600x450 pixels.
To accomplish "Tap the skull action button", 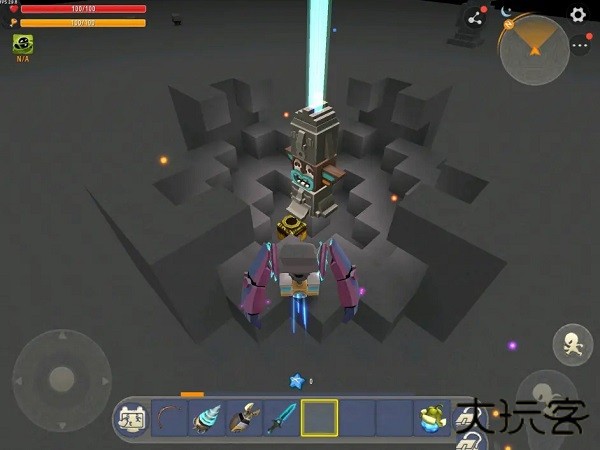I will [x=572, y=345].
